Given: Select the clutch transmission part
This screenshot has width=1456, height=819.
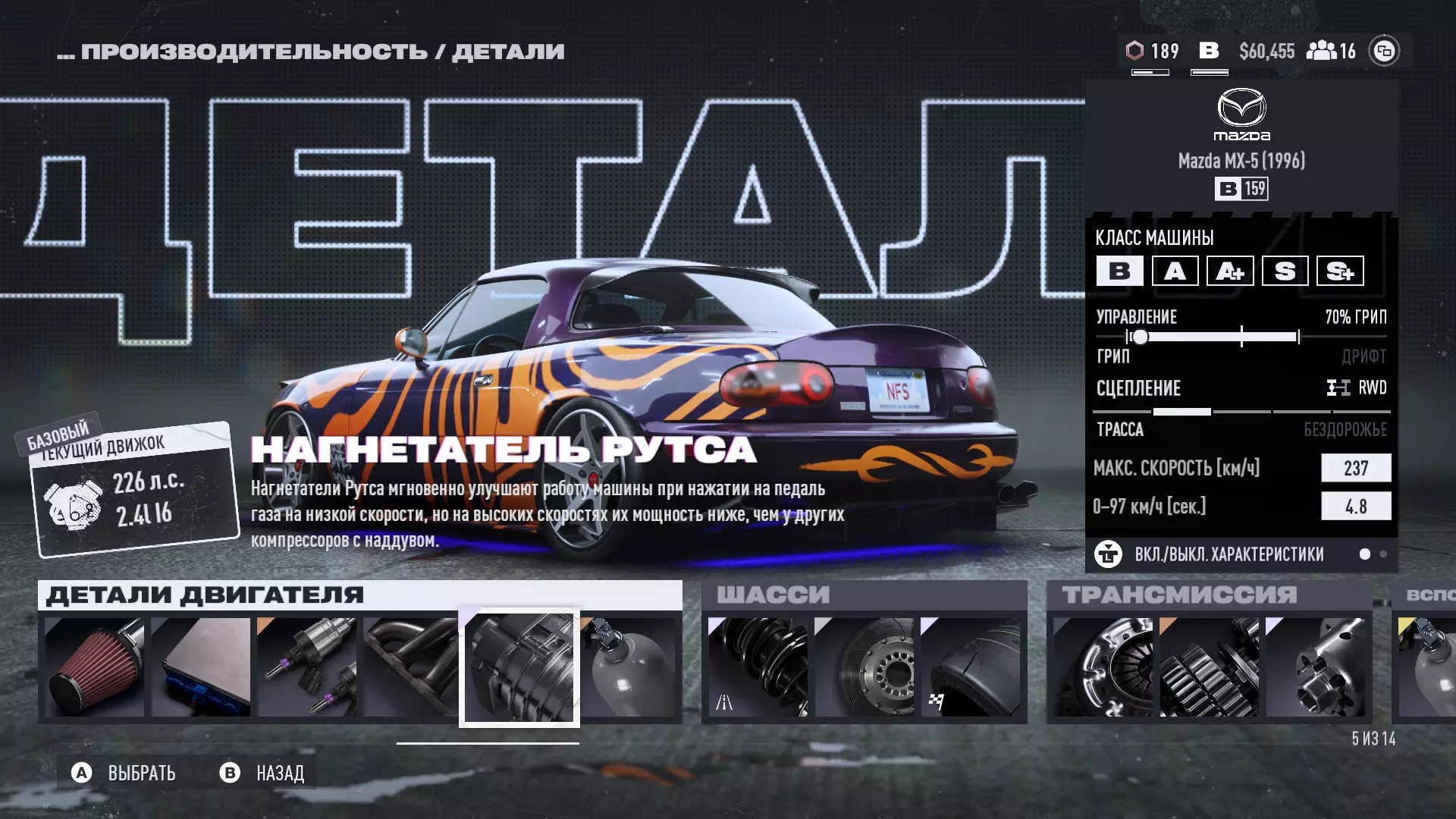Looking at the screenshot, I should pyautogui.click(x=1103, y=667).
